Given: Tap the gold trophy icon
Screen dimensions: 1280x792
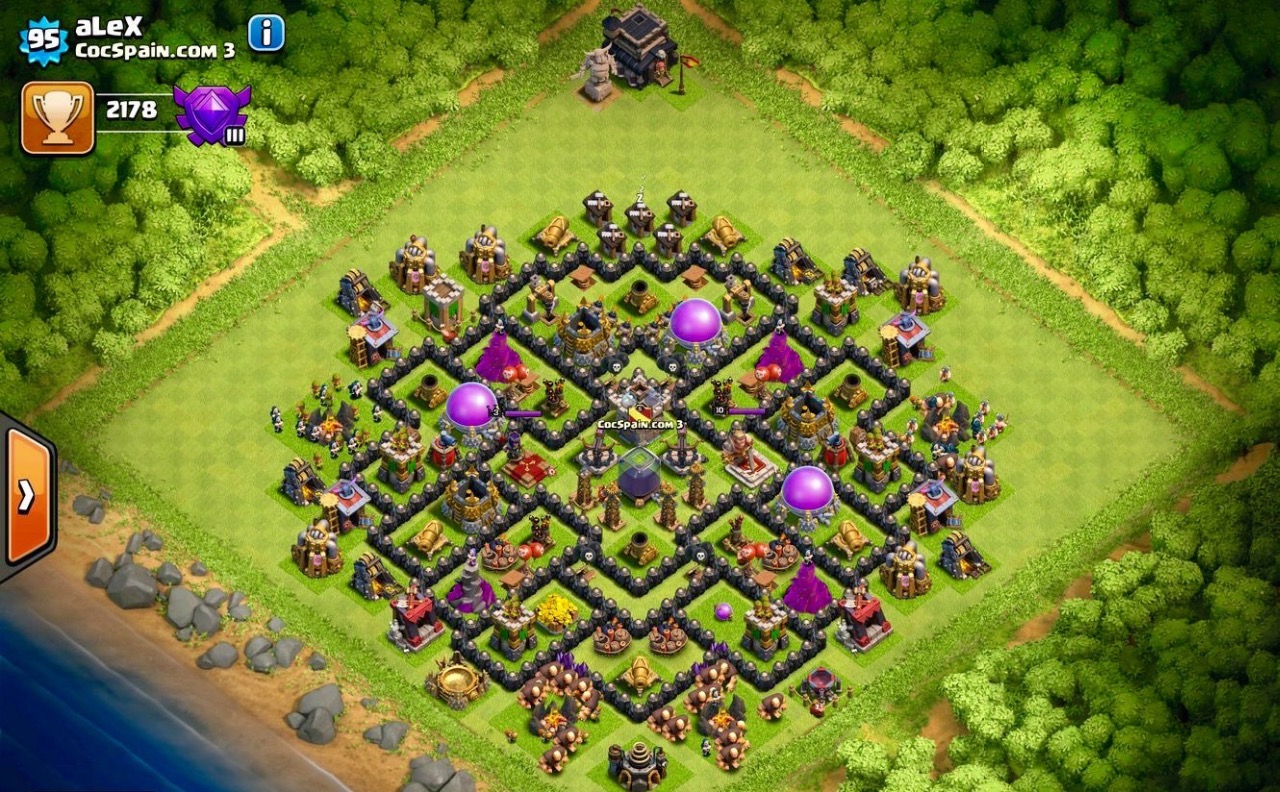Looking at the screenshot, I should pyautogui.click(x=57, y=117).
